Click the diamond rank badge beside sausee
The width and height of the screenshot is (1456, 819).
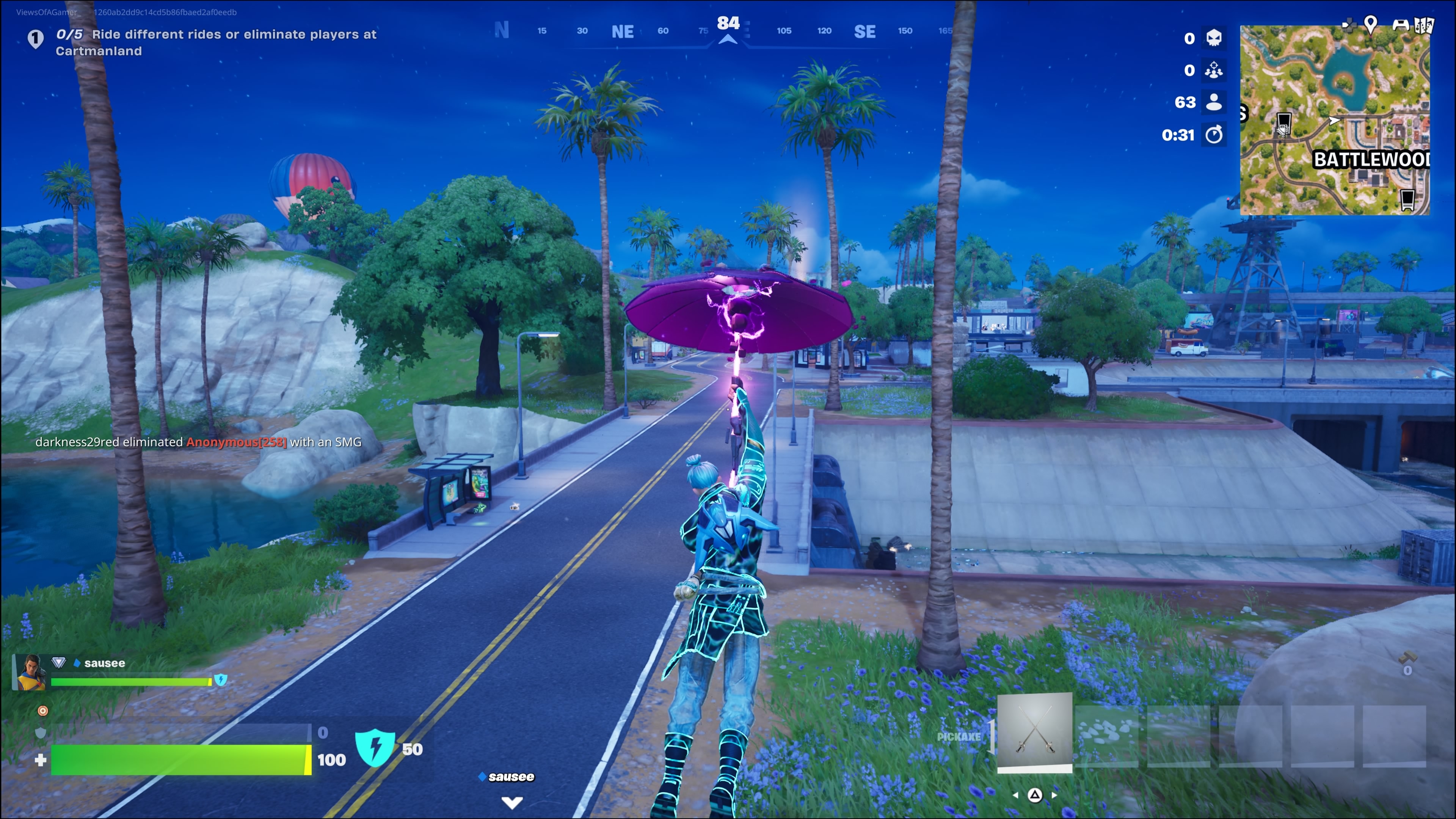59,662
